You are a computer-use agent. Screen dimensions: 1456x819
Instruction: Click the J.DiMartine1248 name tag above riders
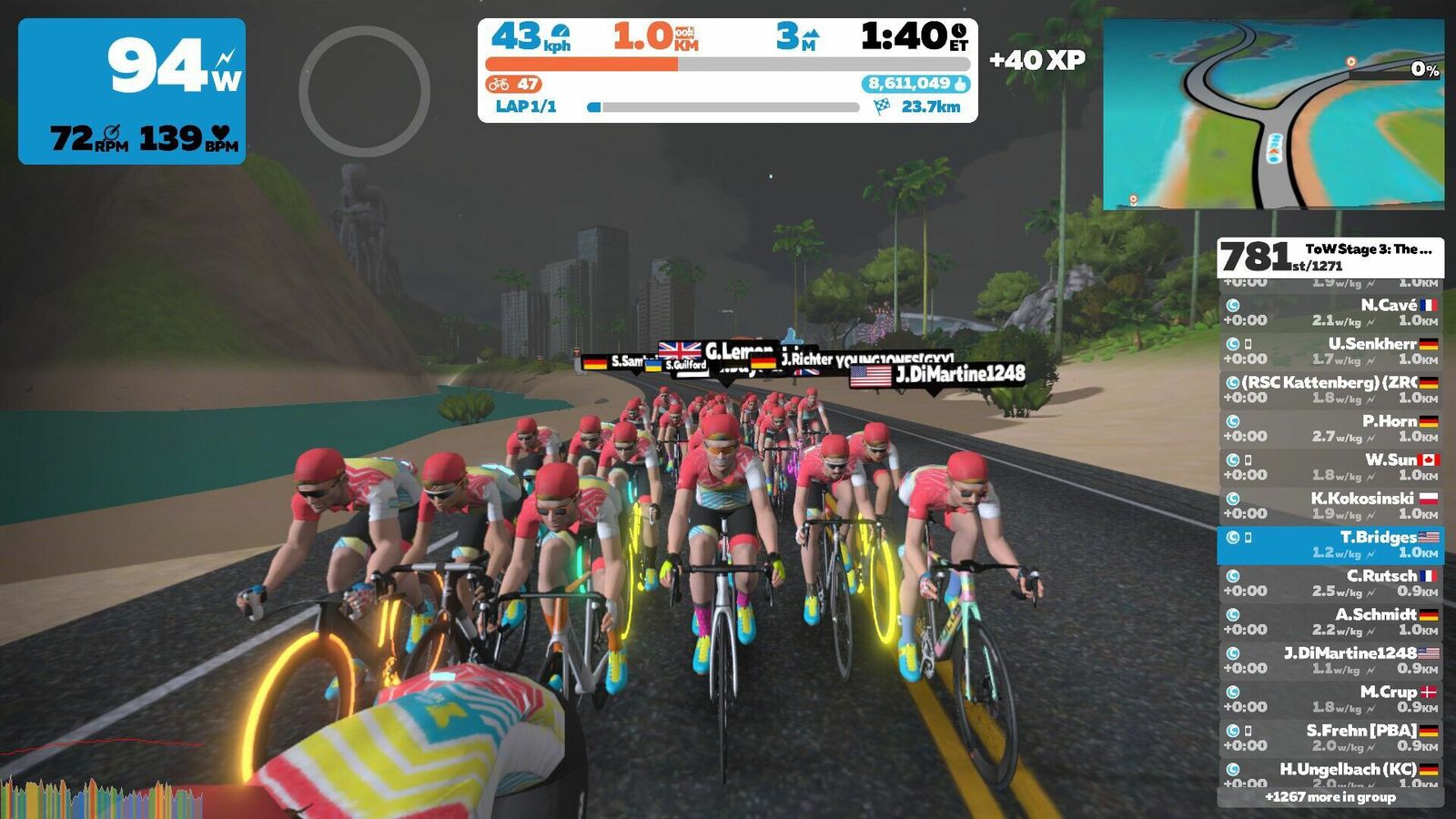coord(937,374)
